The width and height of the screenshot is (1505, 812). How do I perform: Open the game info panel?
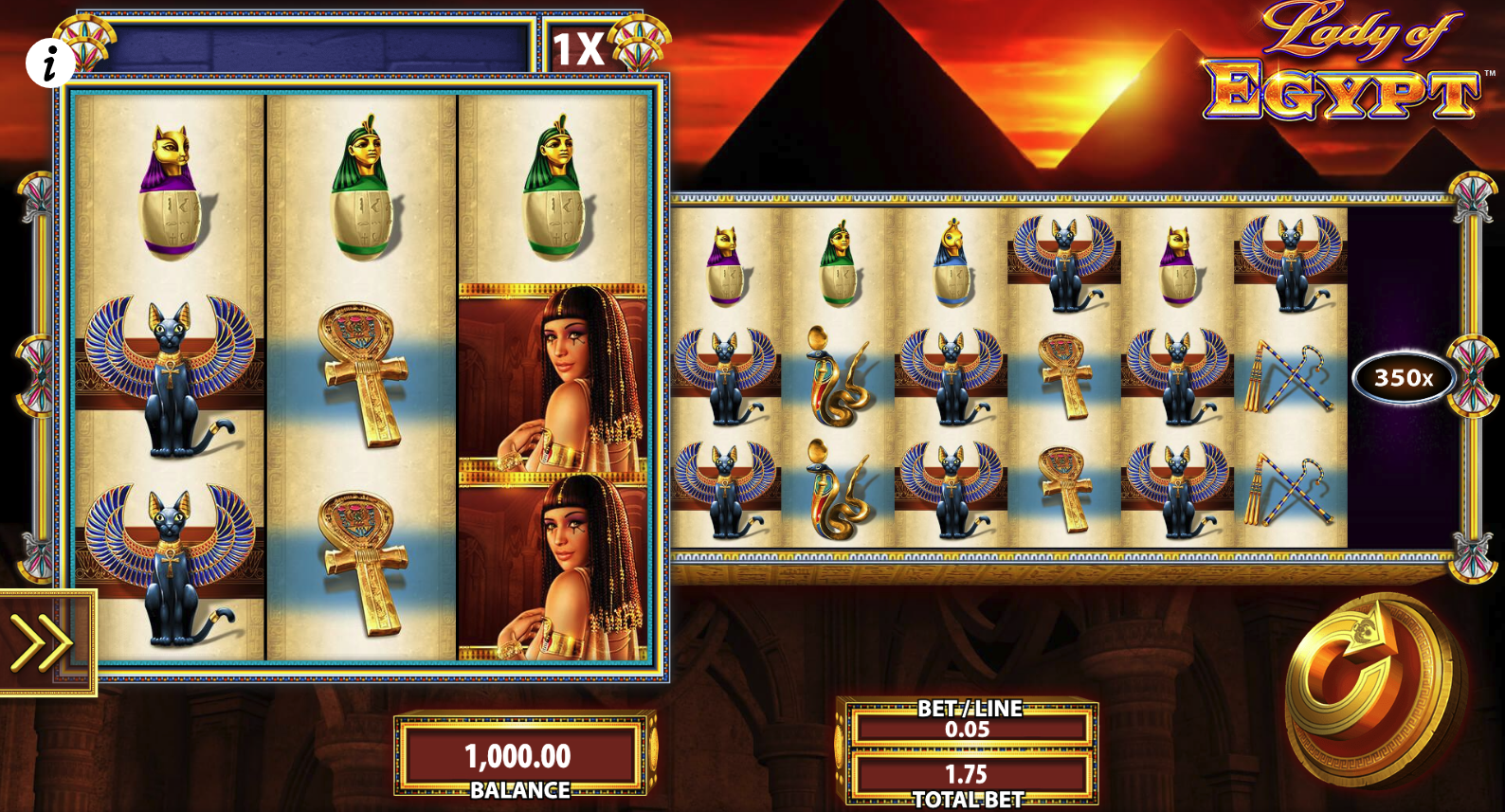49,63
